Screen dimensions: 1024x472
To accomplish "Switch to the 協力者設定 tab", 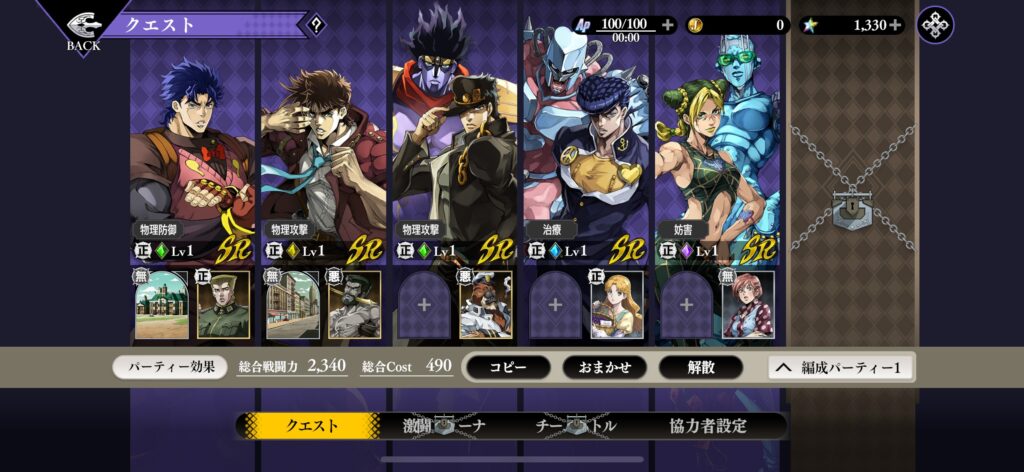I will pos(708,425).
